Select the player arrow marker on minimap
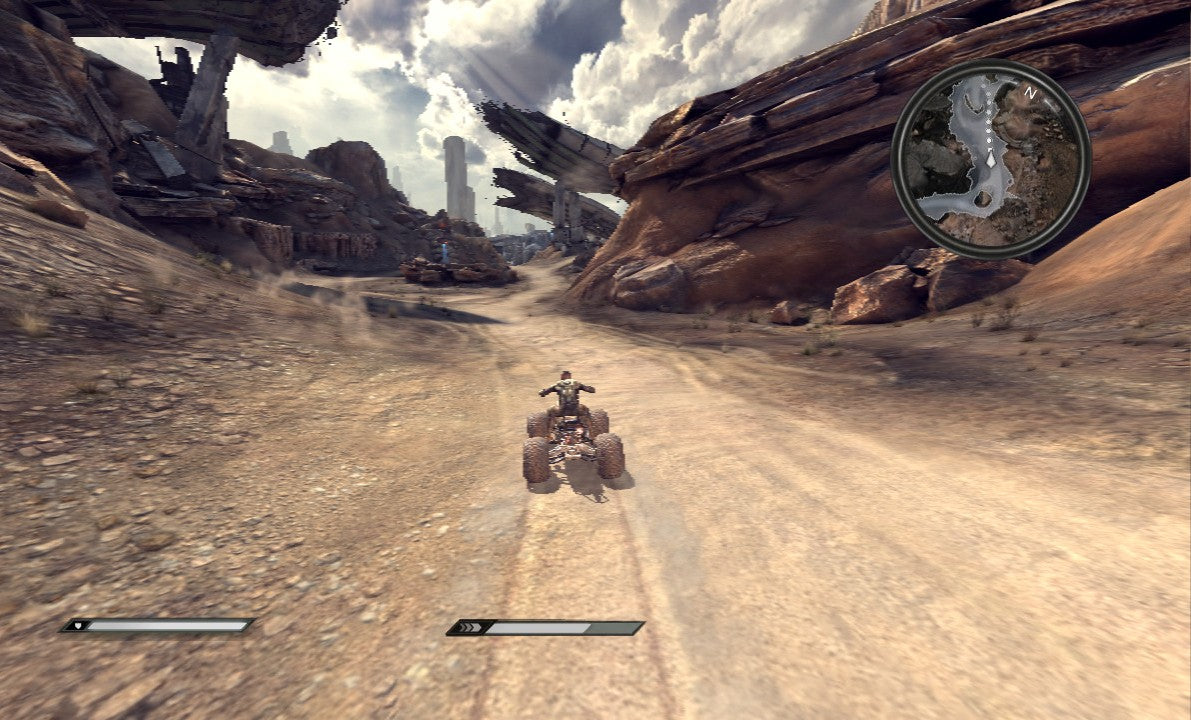The width and height of the screenshot is (1191, 720). pyautogui.click(x=991, y=158)
